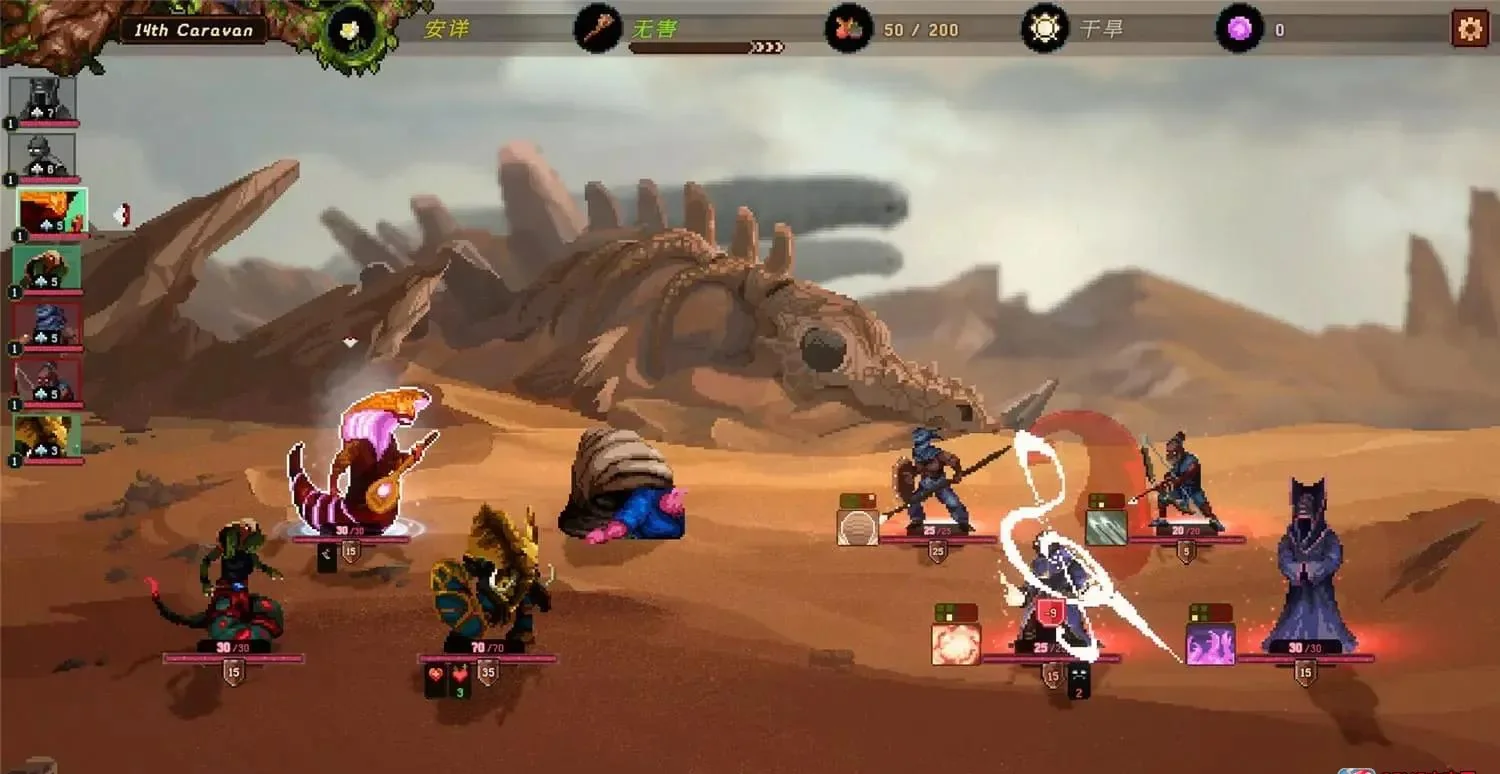Click the purple flame enemy intent icon
Image resolution: width=1500 pixels, height=774 pixels.
(x=1210, y=645)
